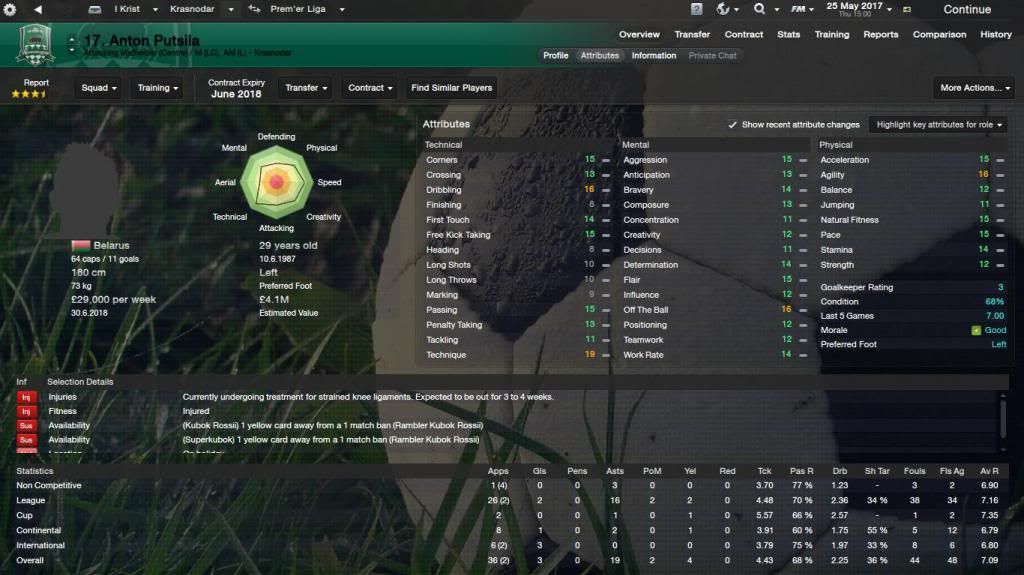Navigate back with the left arrow

pos(37,9)
